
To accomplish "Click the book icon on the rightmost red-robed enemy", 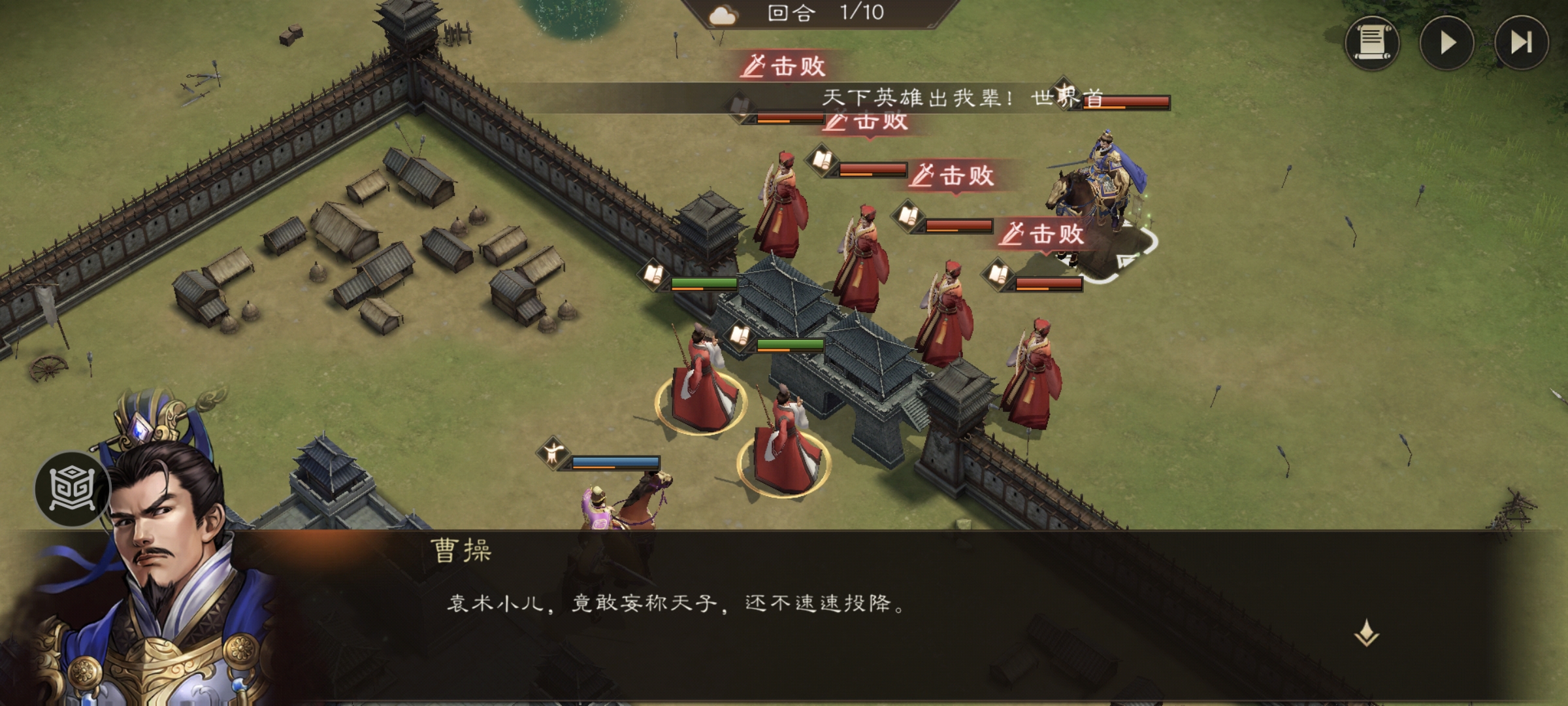I will [999, 273].
